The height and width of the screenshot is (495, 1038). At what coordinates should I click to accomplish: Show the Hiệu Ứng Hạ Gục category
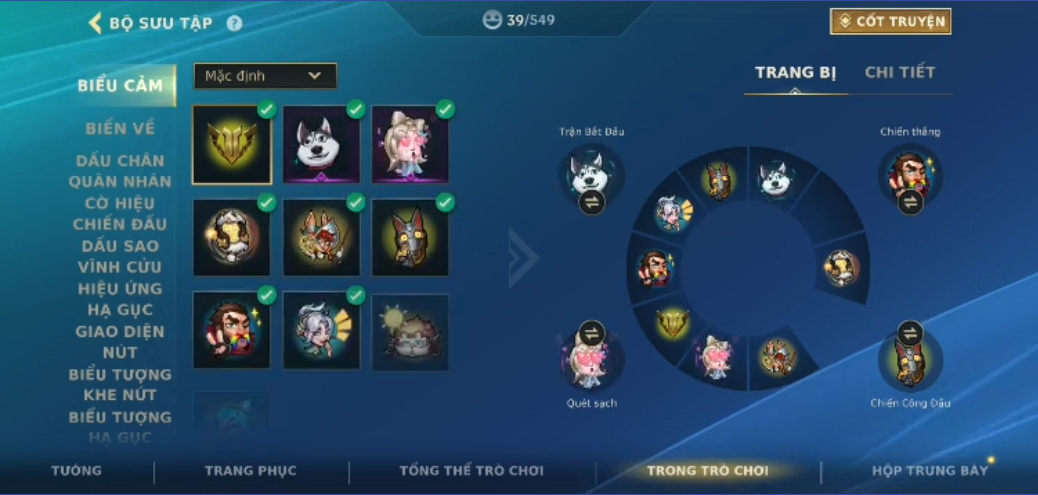point(120,299)
